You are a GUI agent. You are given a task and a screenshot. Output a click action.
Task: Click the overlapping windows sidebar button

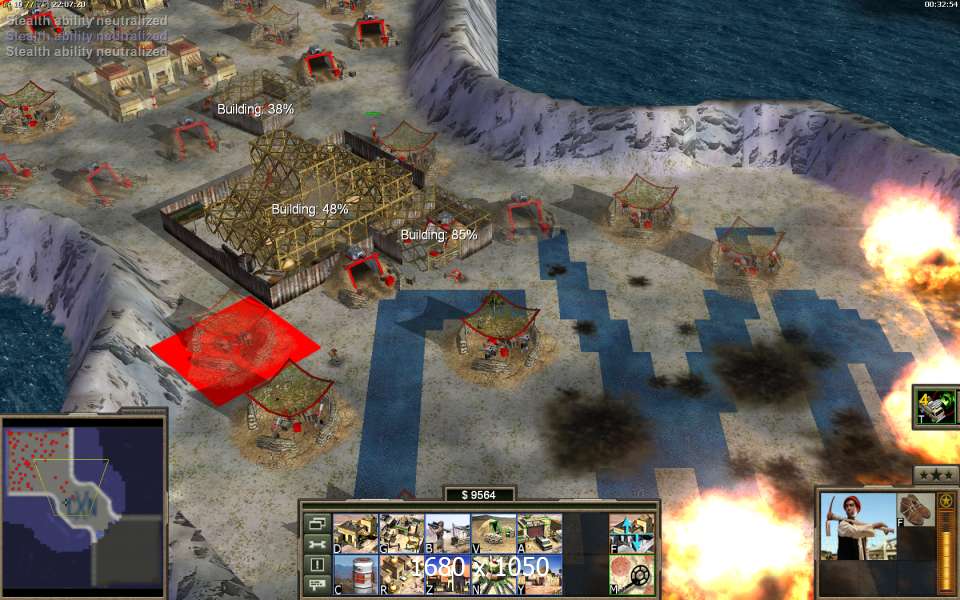(317, 523)
